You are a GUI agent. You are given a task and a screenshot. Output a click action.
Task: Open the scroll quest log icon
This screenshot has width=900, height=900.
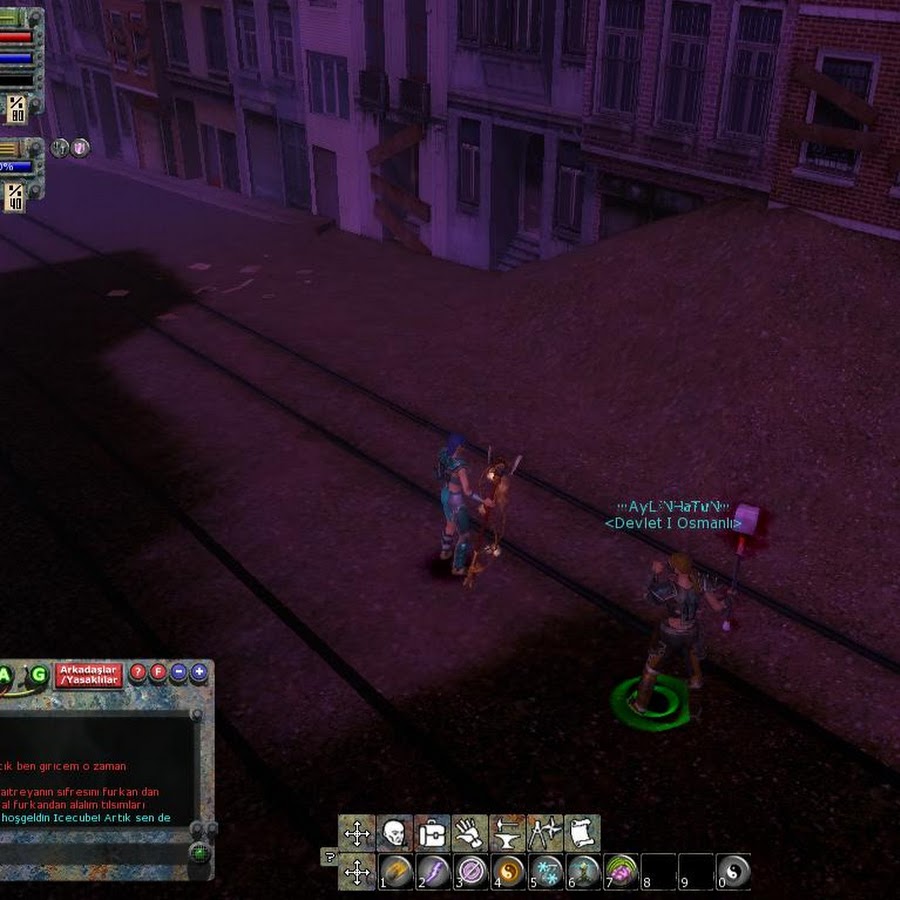582,832
